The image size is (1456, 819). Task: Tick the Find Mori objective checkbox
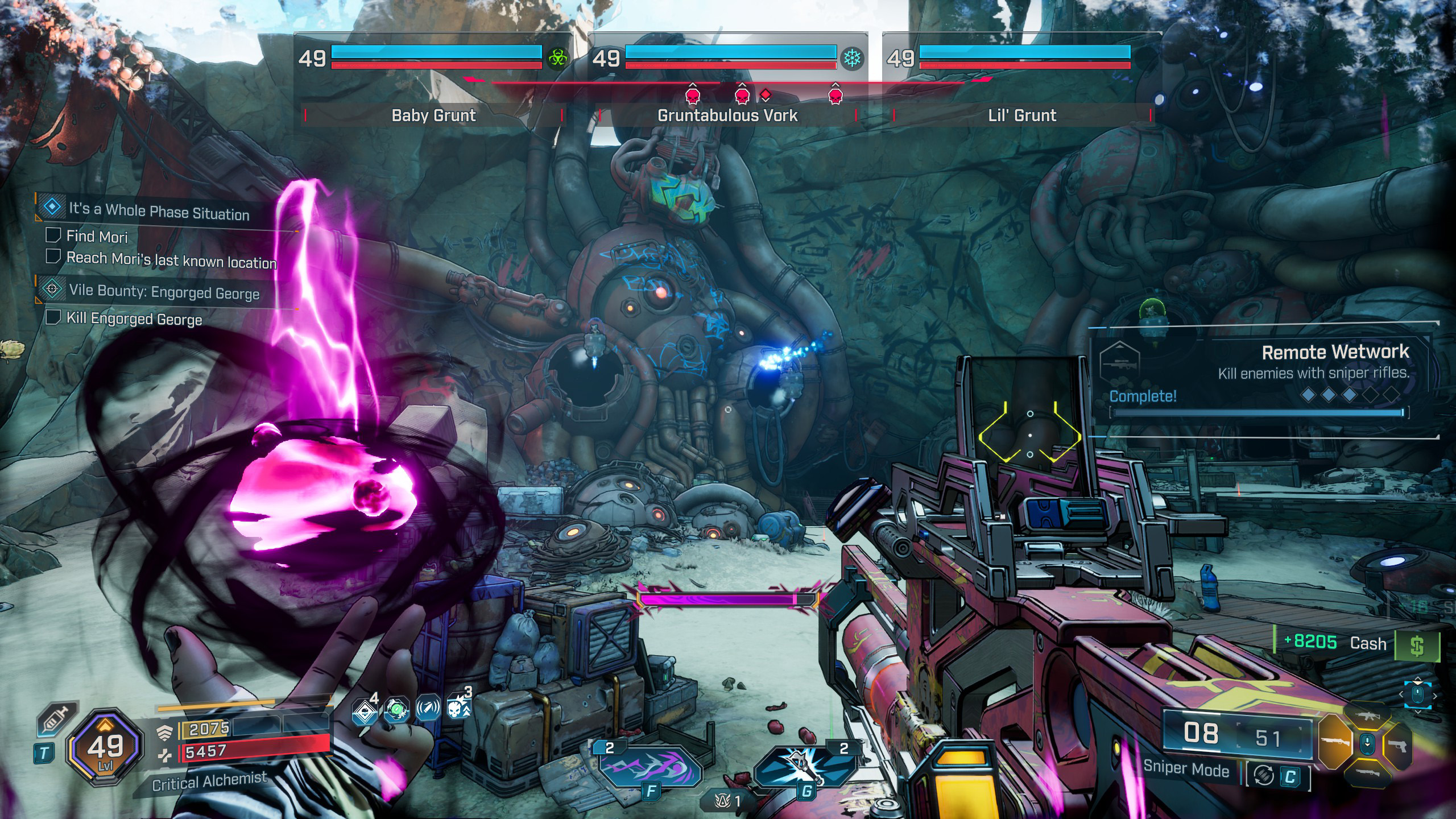[x=53, y=235]
